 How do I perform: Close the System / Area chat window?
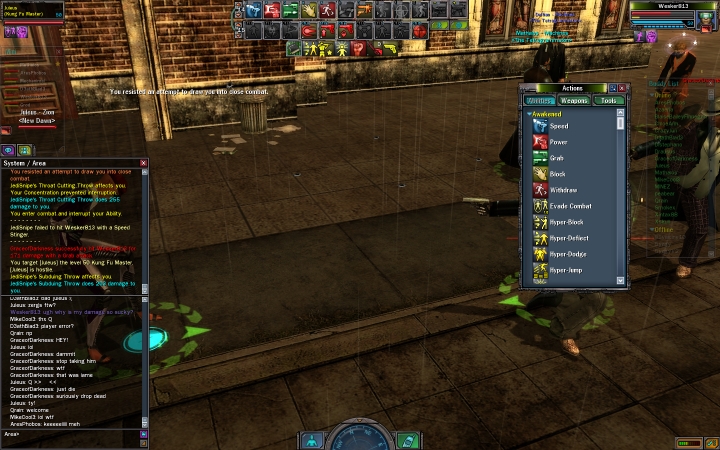point(143,163)
